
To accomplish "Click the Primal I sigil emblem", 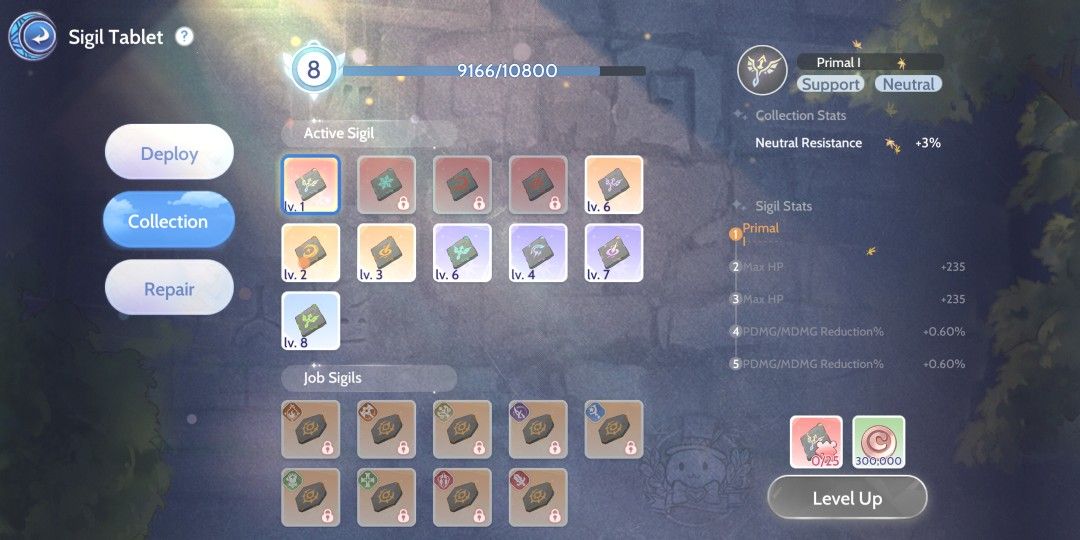I will point(762,72).
